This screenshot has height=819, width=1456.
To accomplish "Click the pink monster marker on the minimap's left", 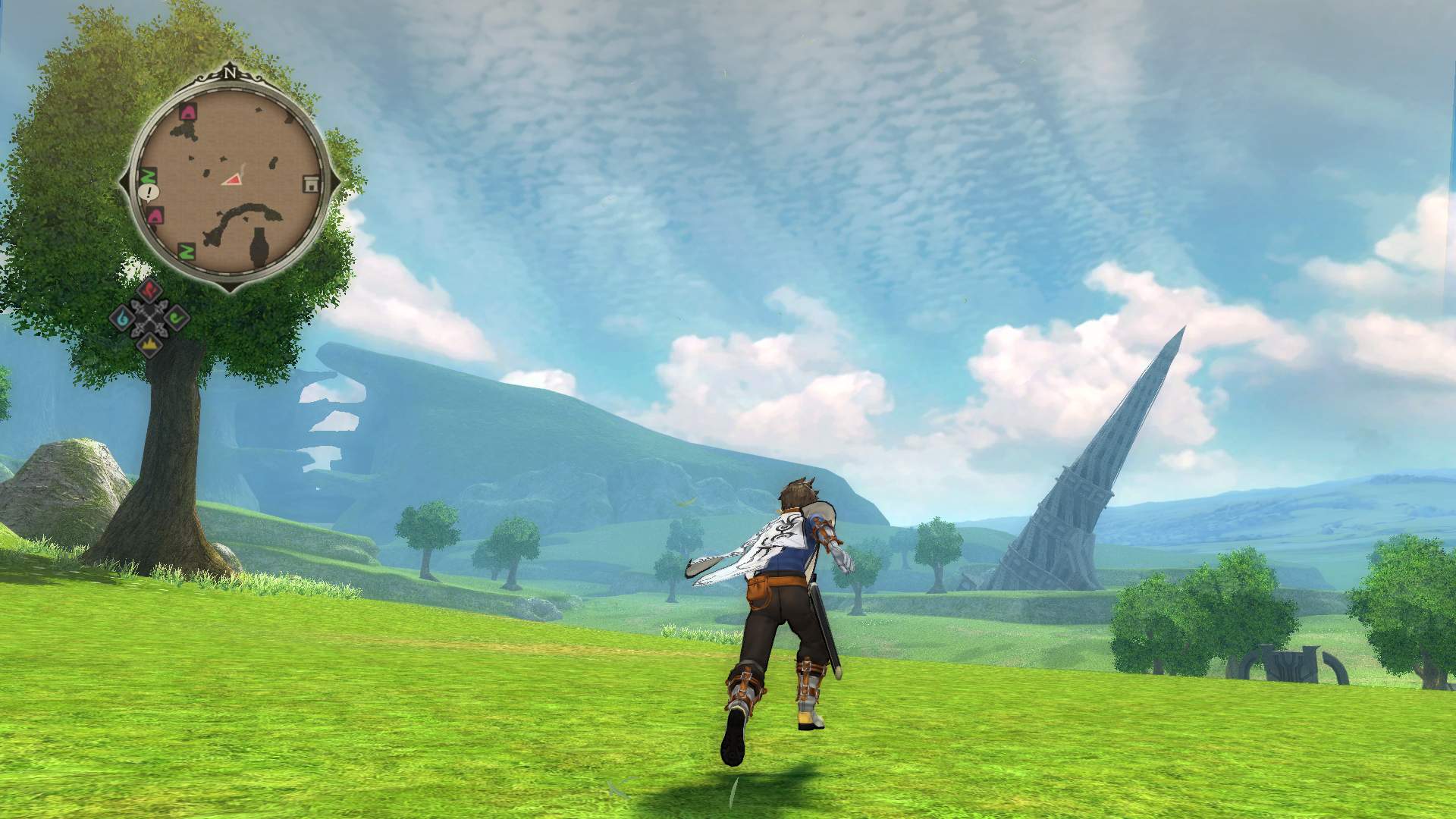I will coord(155,215).
